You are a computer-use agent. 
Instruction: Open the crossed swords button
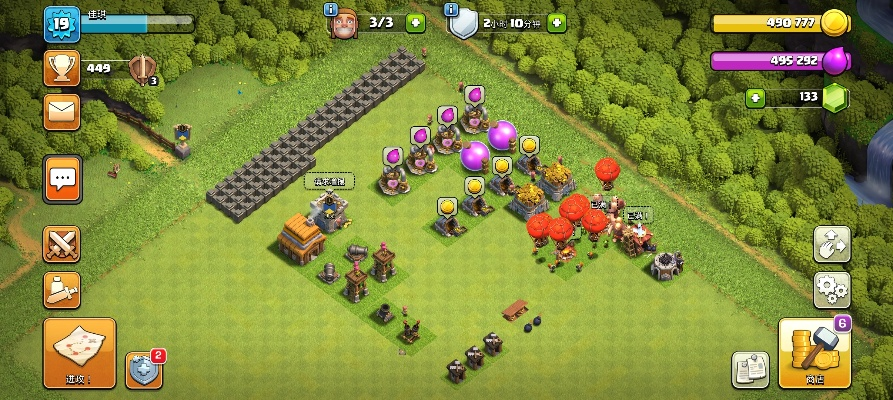[62, 245]
